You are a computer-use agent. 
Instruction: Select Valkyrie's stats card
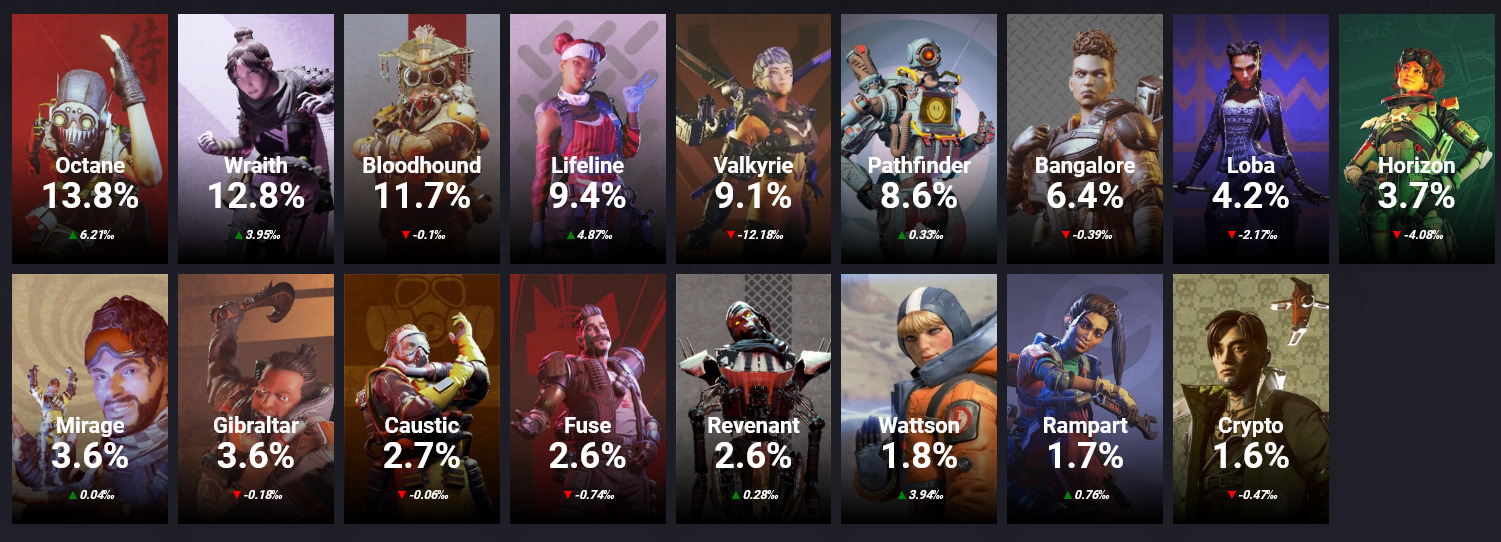[753, 138]
